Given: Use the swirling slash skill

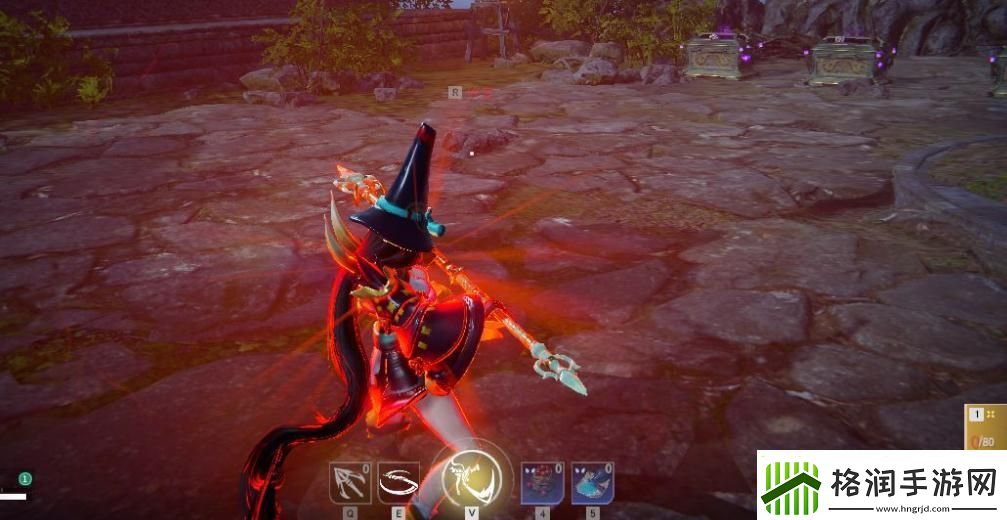Looking at the screenshot, I should (399, 484).
